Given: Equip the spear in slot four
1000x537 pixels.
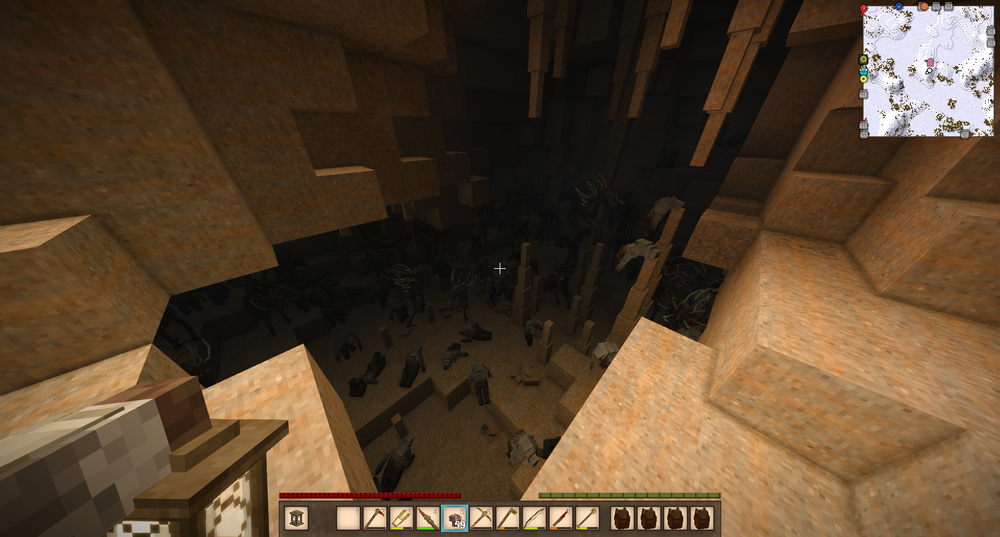Looking at the screenshot, I should (x=427, y=518).
